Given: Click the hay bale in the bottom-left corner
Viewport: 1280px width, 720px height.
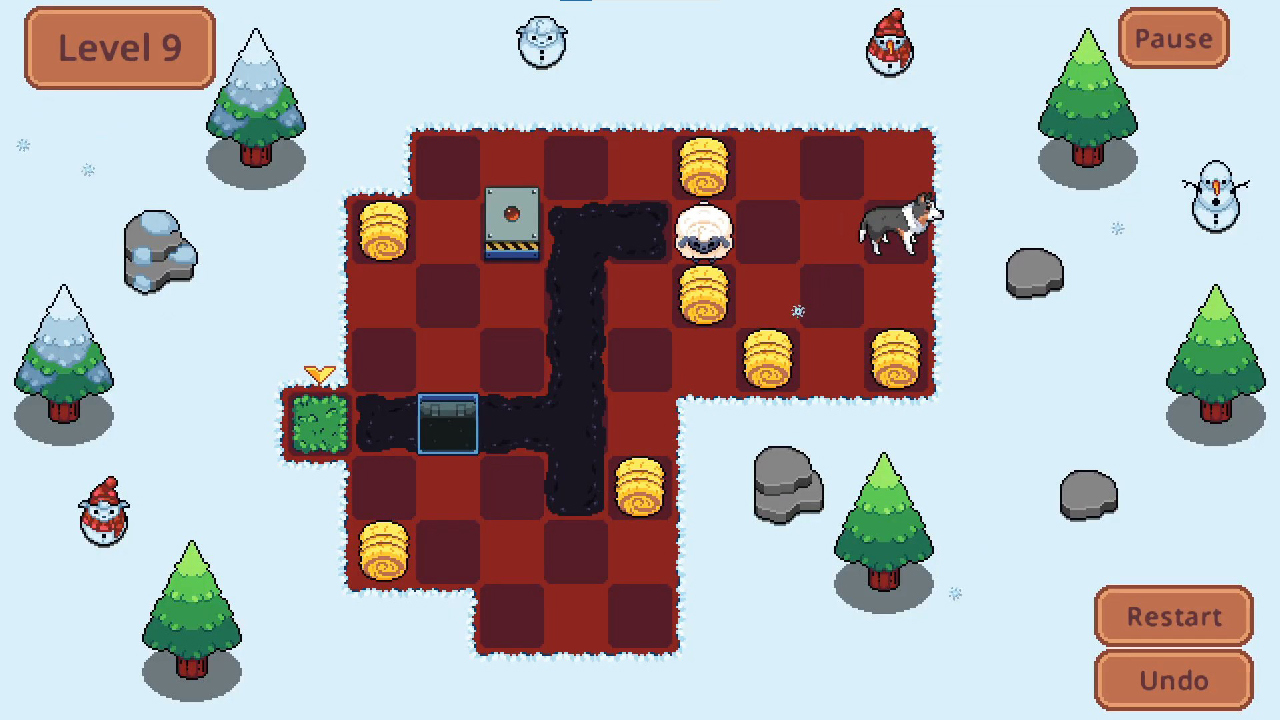Looking at the screenshot, I should [385, 550].
